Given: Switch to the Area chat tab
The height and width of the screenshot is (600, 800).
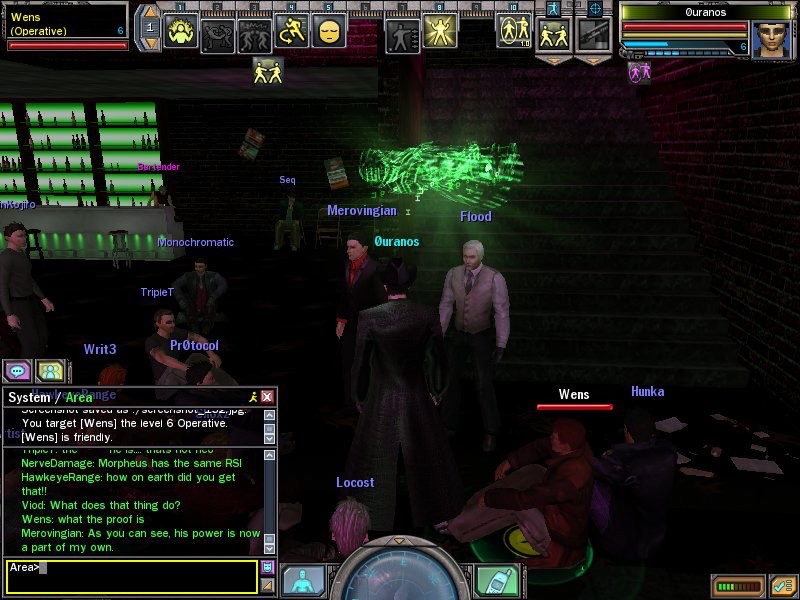Looking at the screenshot, I should 79,398.
